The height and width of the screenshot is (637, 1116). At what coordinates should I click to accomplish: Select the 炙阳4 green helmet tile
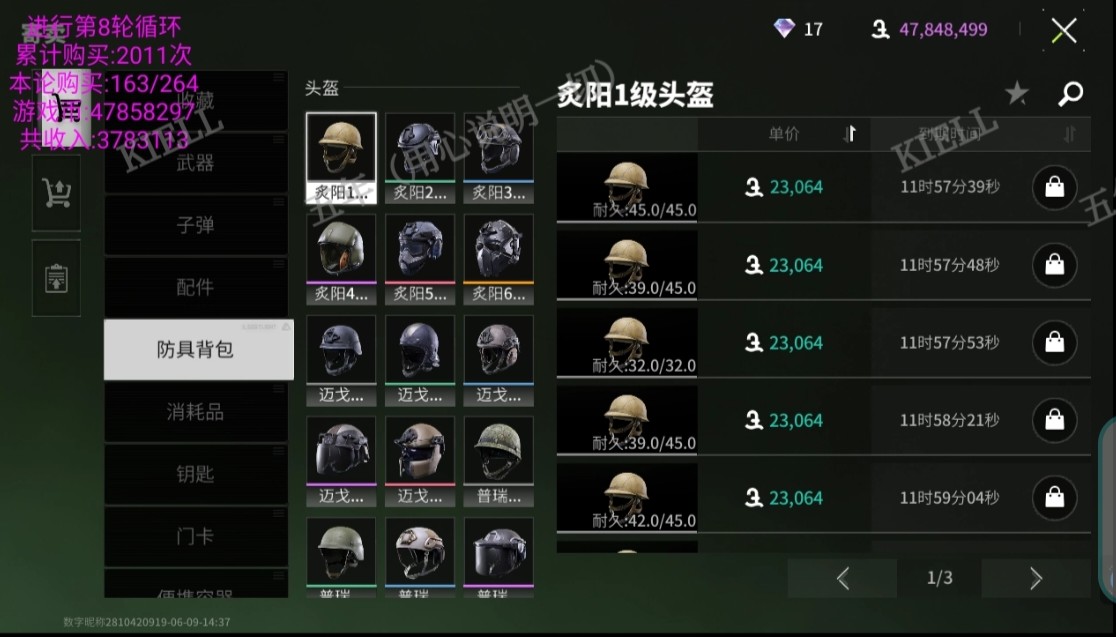pos(341,258)
